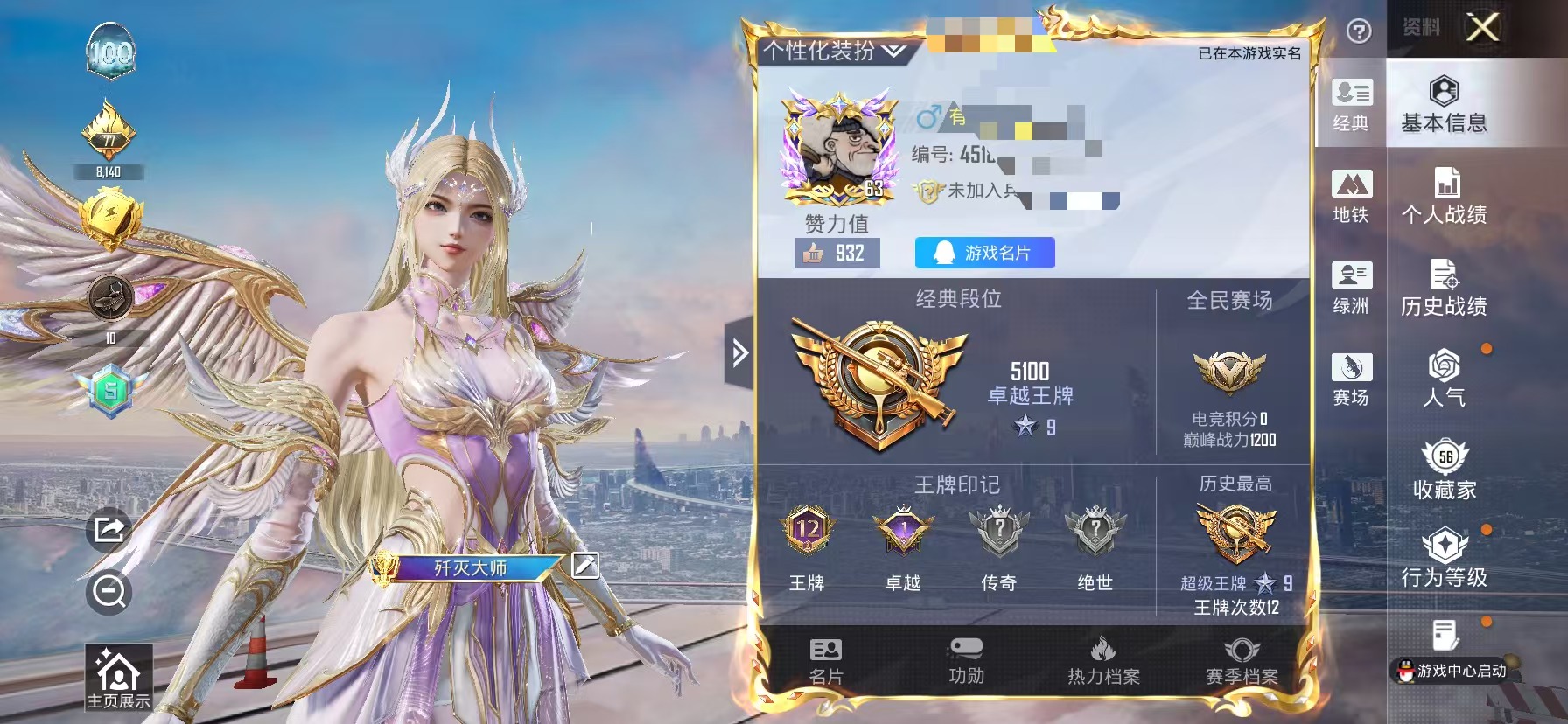Select the 经典 mode sidebar icon
Screen dimensions: 1568x724
tap(1352, 105)
